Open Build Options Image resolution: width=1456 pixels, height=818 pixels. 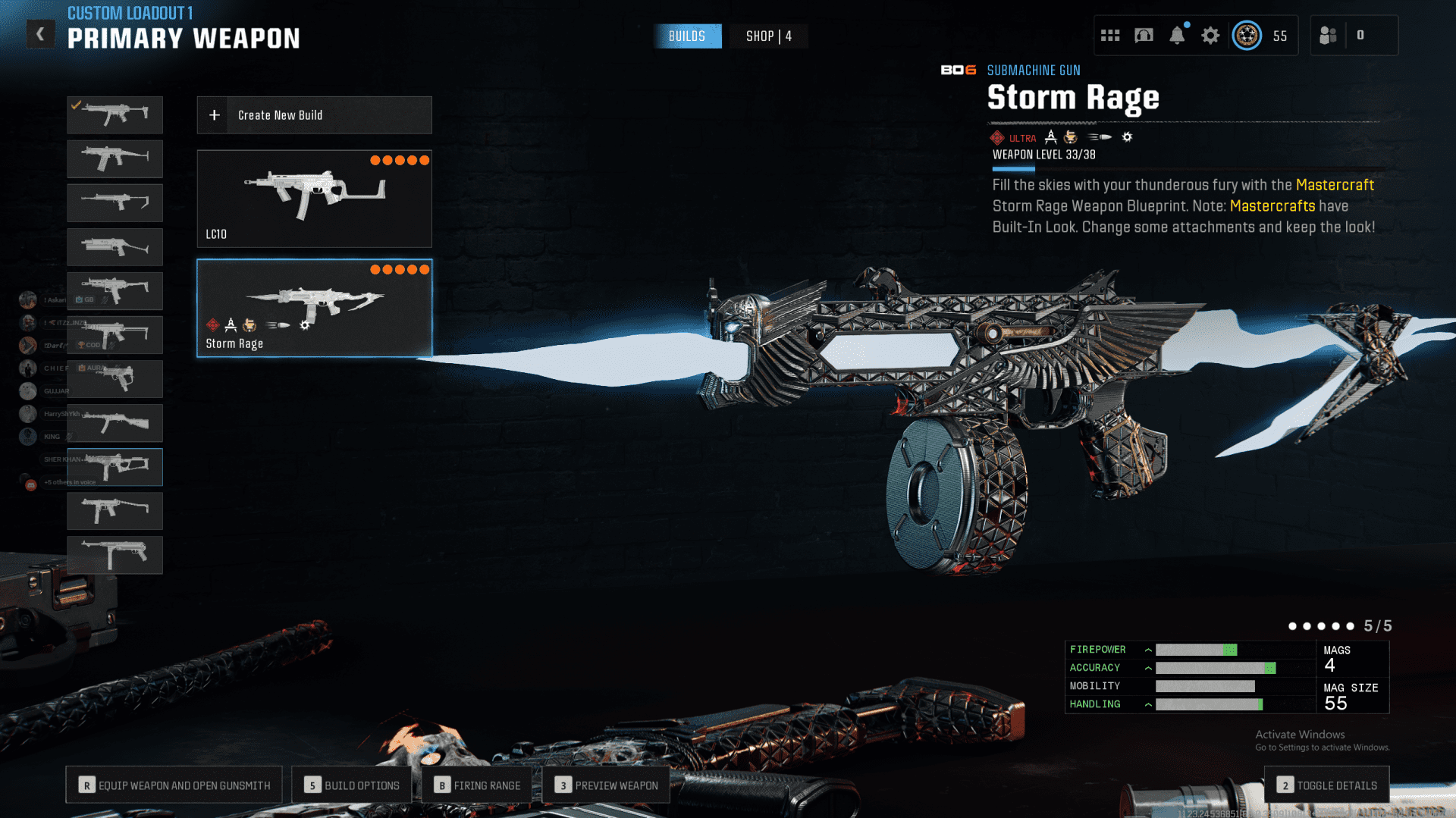(x=352, y=785)
